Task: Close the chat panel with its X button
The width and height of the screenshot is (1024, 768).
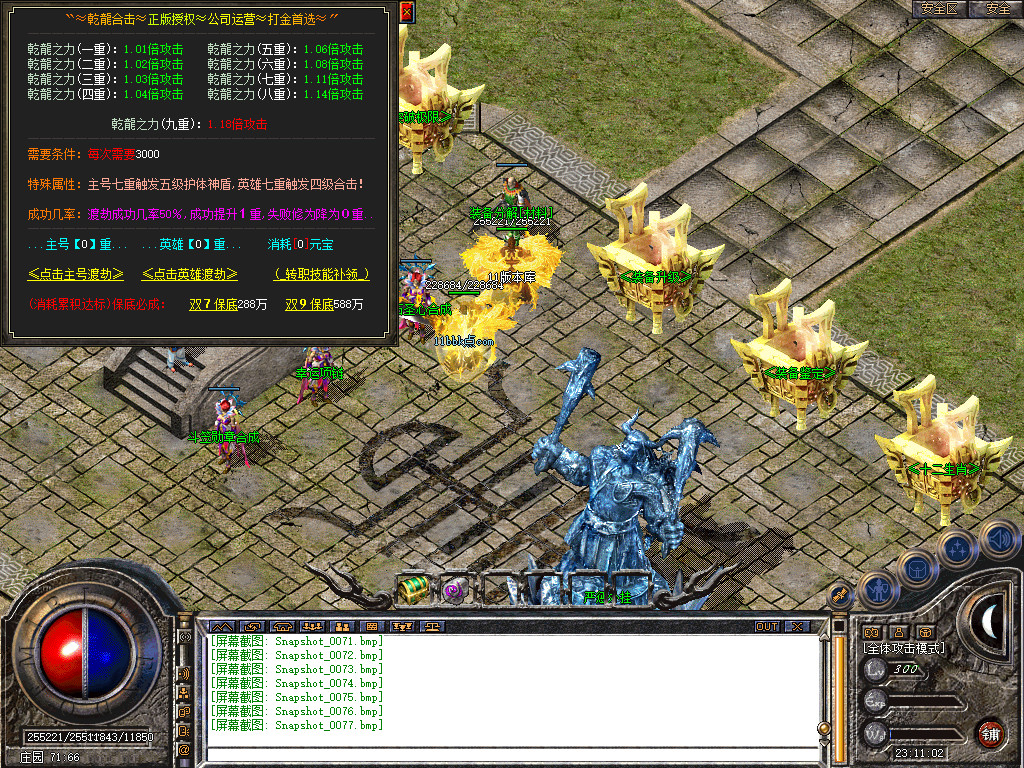Action: click(x=796, y=627)
